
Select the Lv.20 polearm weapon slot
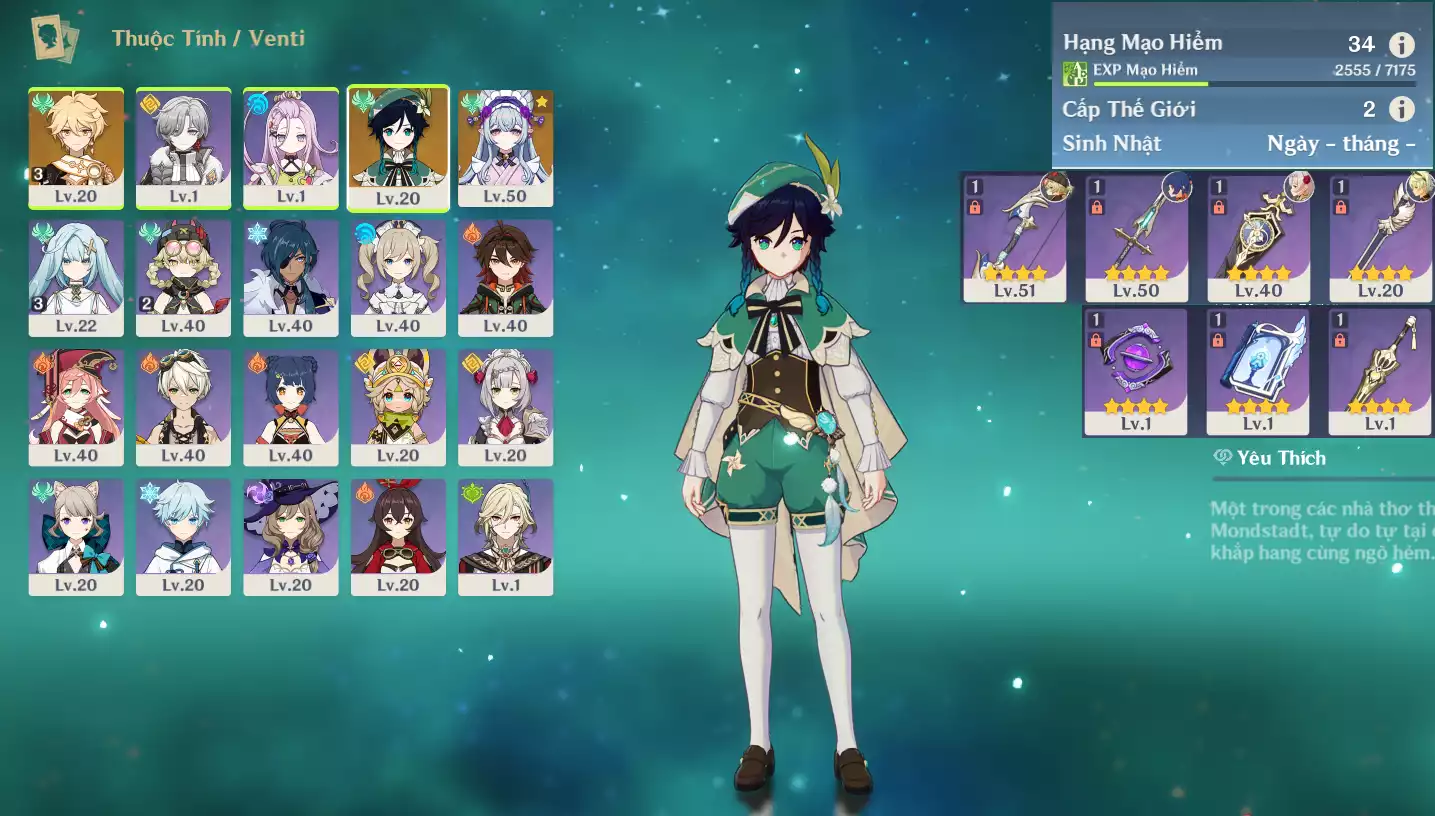[x=1380, y=238]
